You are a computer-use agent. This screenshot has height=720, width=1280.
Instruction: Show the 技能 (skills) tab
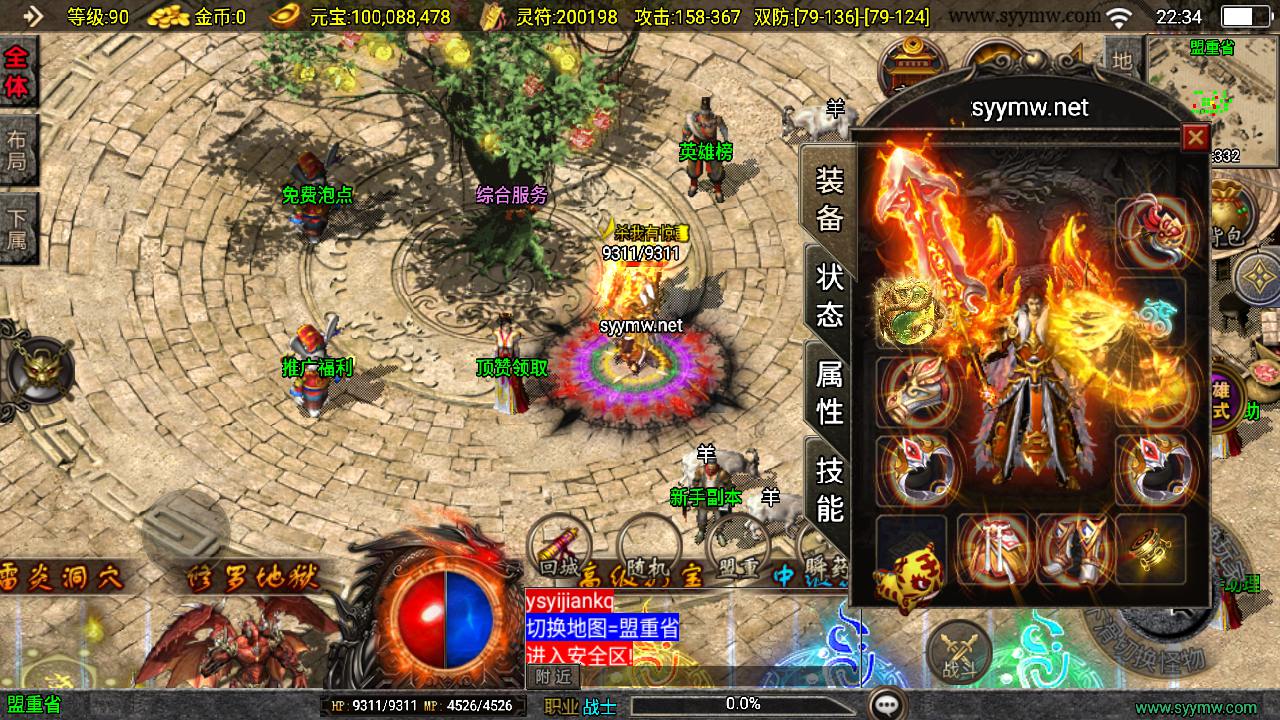point(830,488)
